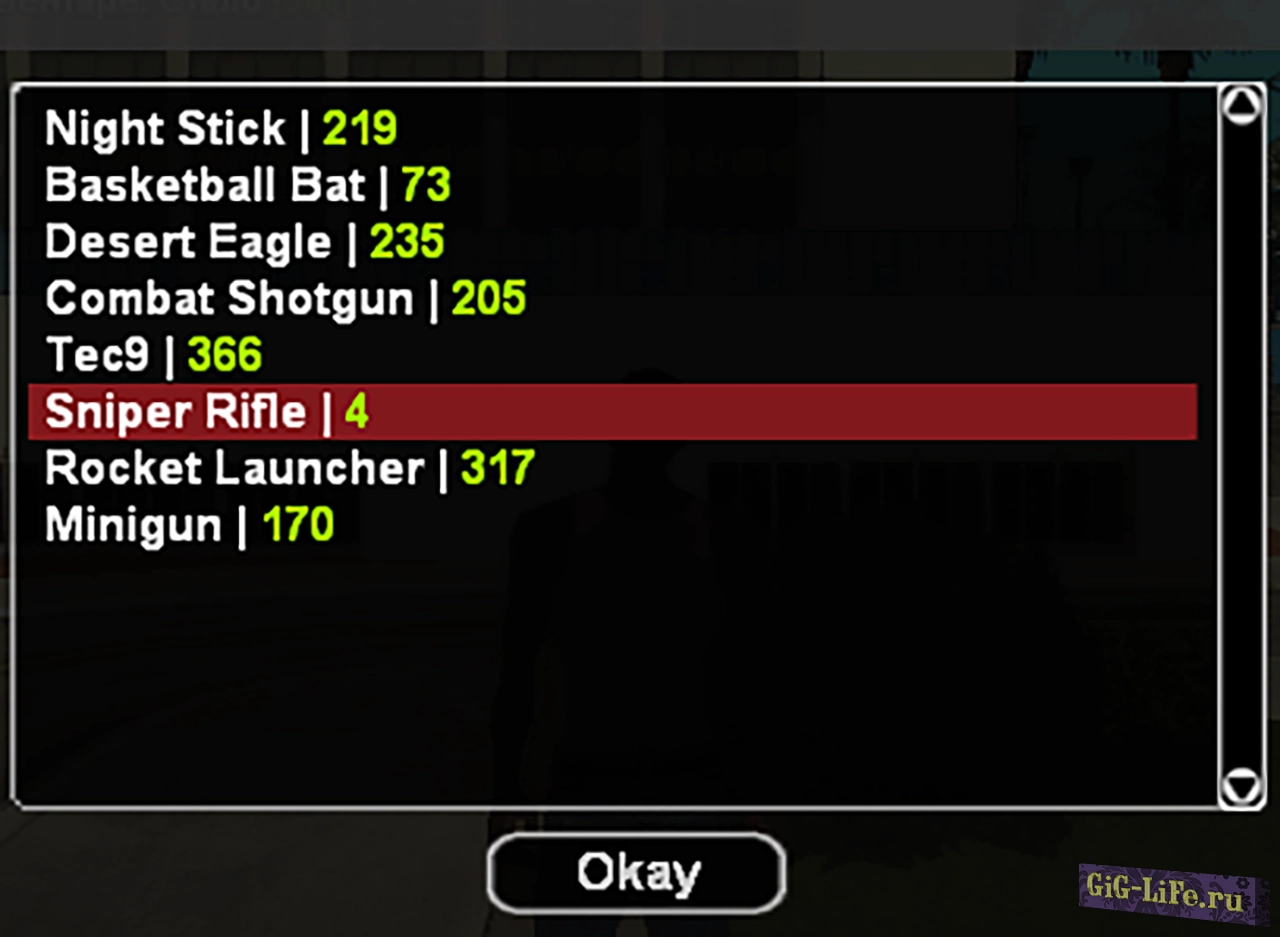
Task: Select Combat Shotgun in the list
Action: point(228,298)
